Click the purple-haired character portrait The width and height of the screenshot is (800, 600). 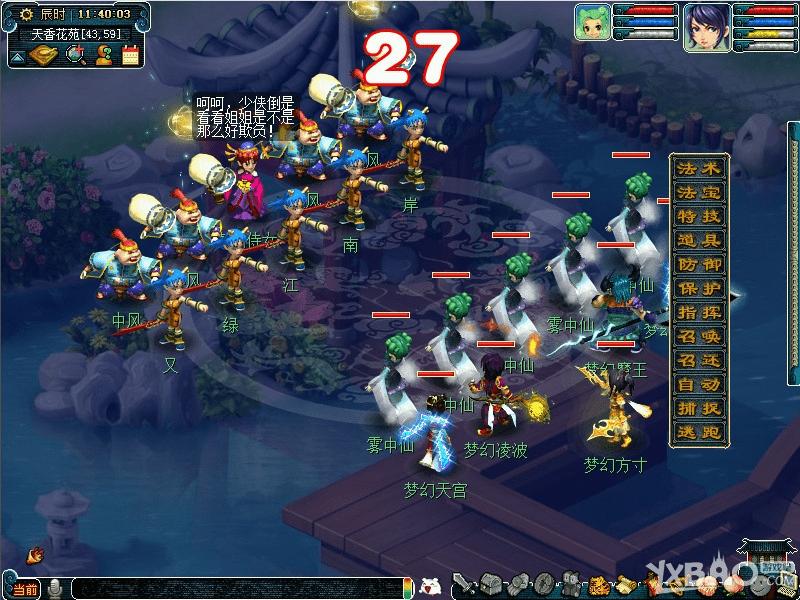(706, 26)
